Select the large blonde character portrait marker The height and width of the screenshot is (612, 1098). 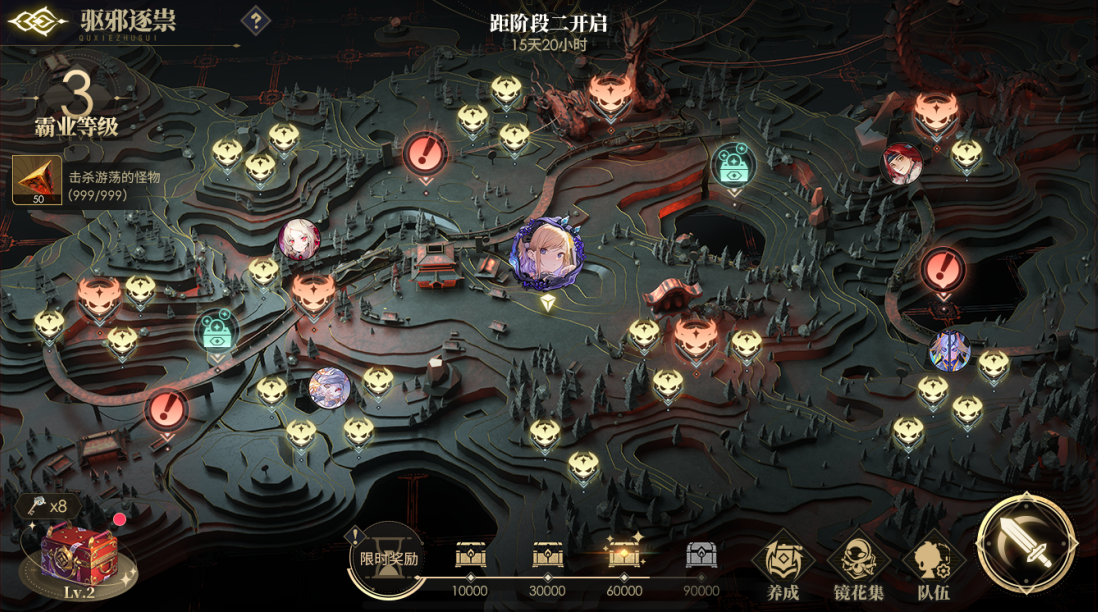point(545,254)
